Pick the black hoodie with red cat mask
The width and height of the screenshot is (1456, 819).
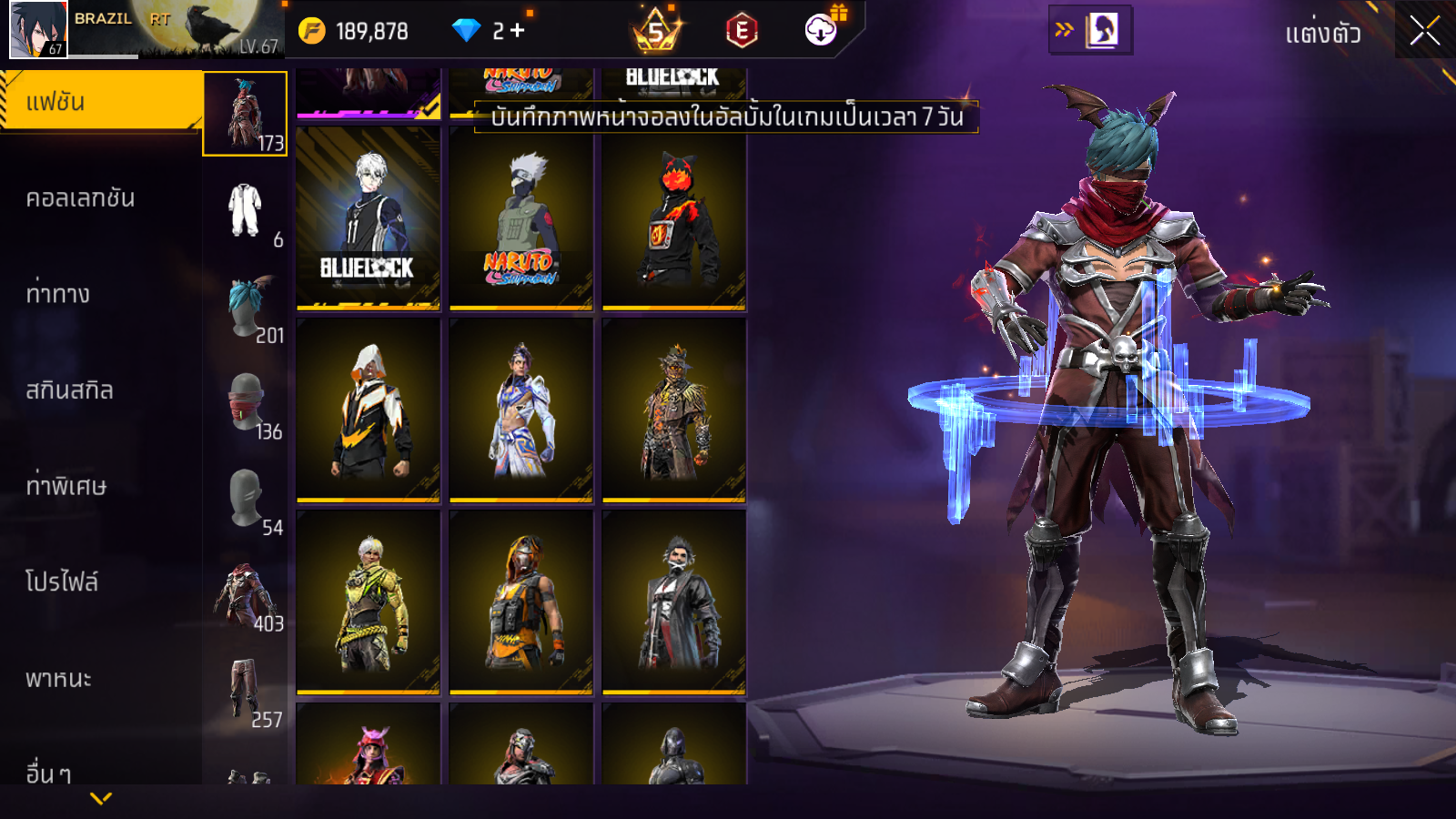[x=673, y=219]
